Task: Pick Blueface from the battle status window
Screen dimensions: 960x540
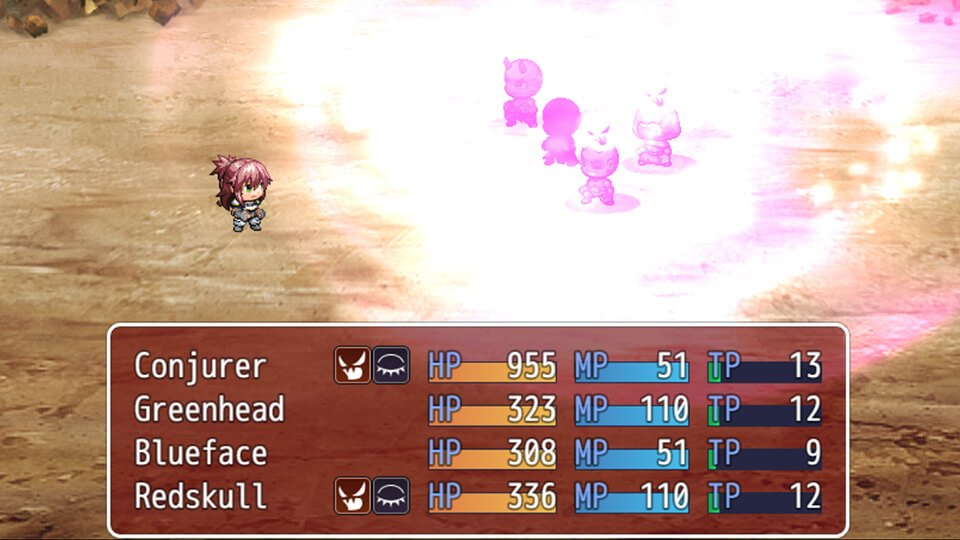Action: [201, 453]
